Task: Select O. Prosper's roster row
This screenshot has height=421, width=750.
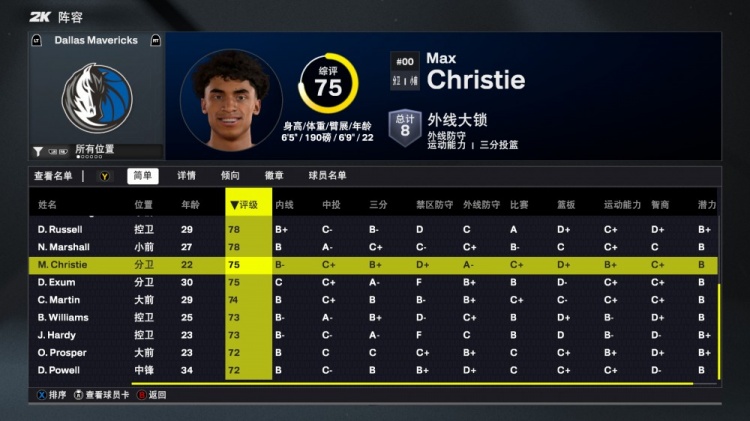Action: pos(61,353)
